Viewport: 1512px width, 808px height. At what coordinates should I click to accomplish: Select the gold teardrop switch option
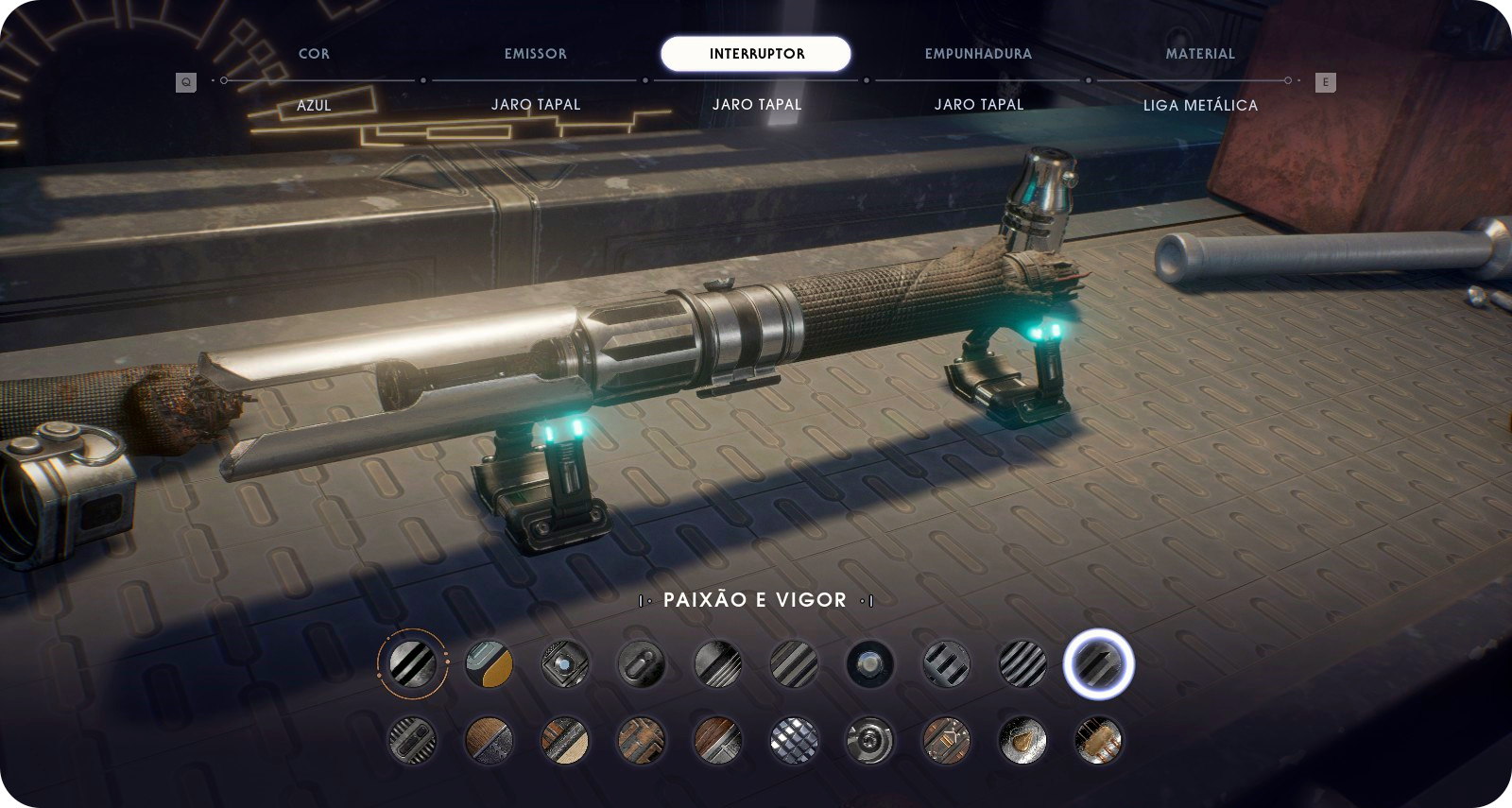point(1022,739)
